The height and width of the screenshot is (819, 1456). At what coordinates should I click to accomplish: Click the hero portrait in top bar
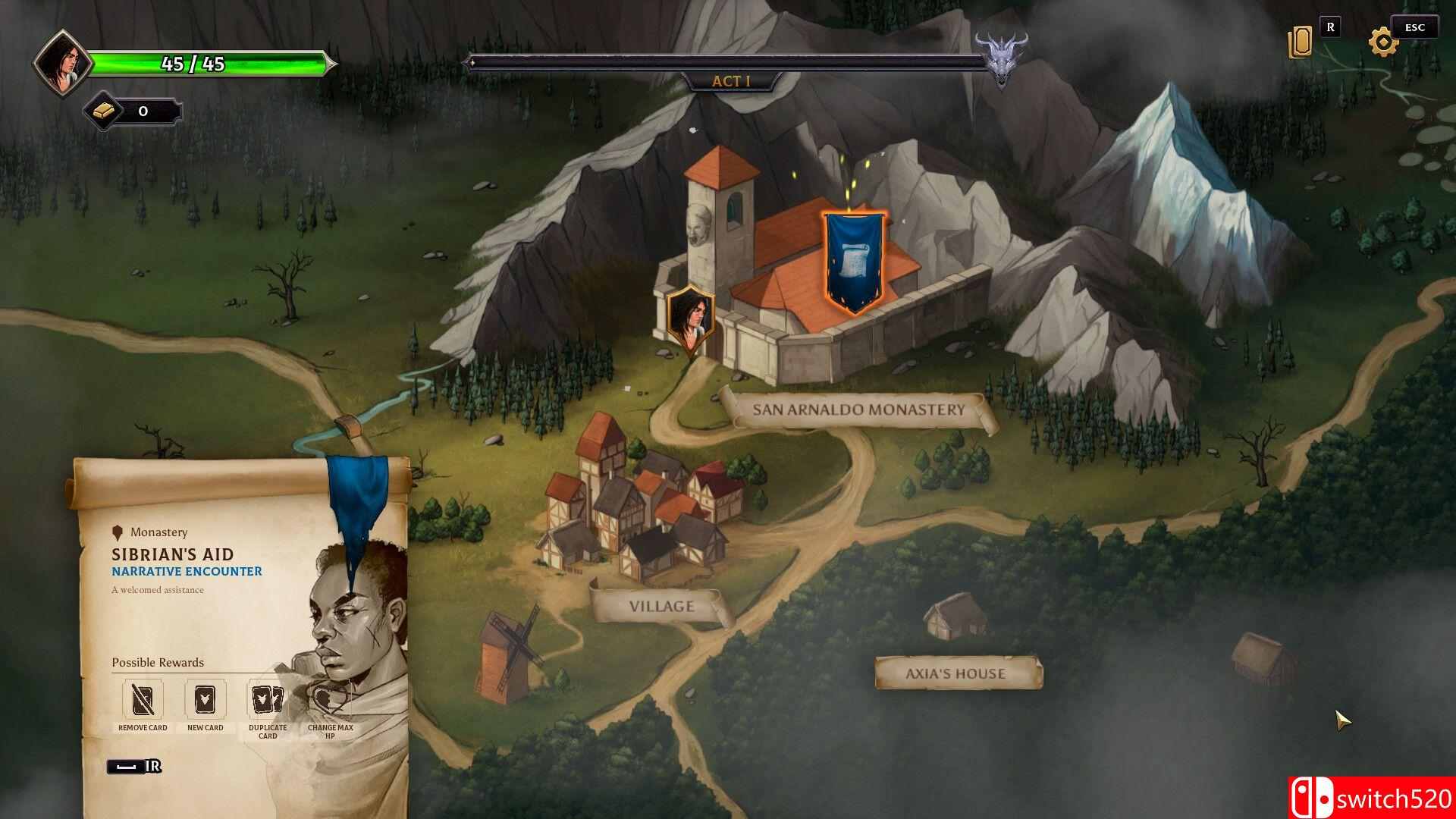click(x=62, y=64)
